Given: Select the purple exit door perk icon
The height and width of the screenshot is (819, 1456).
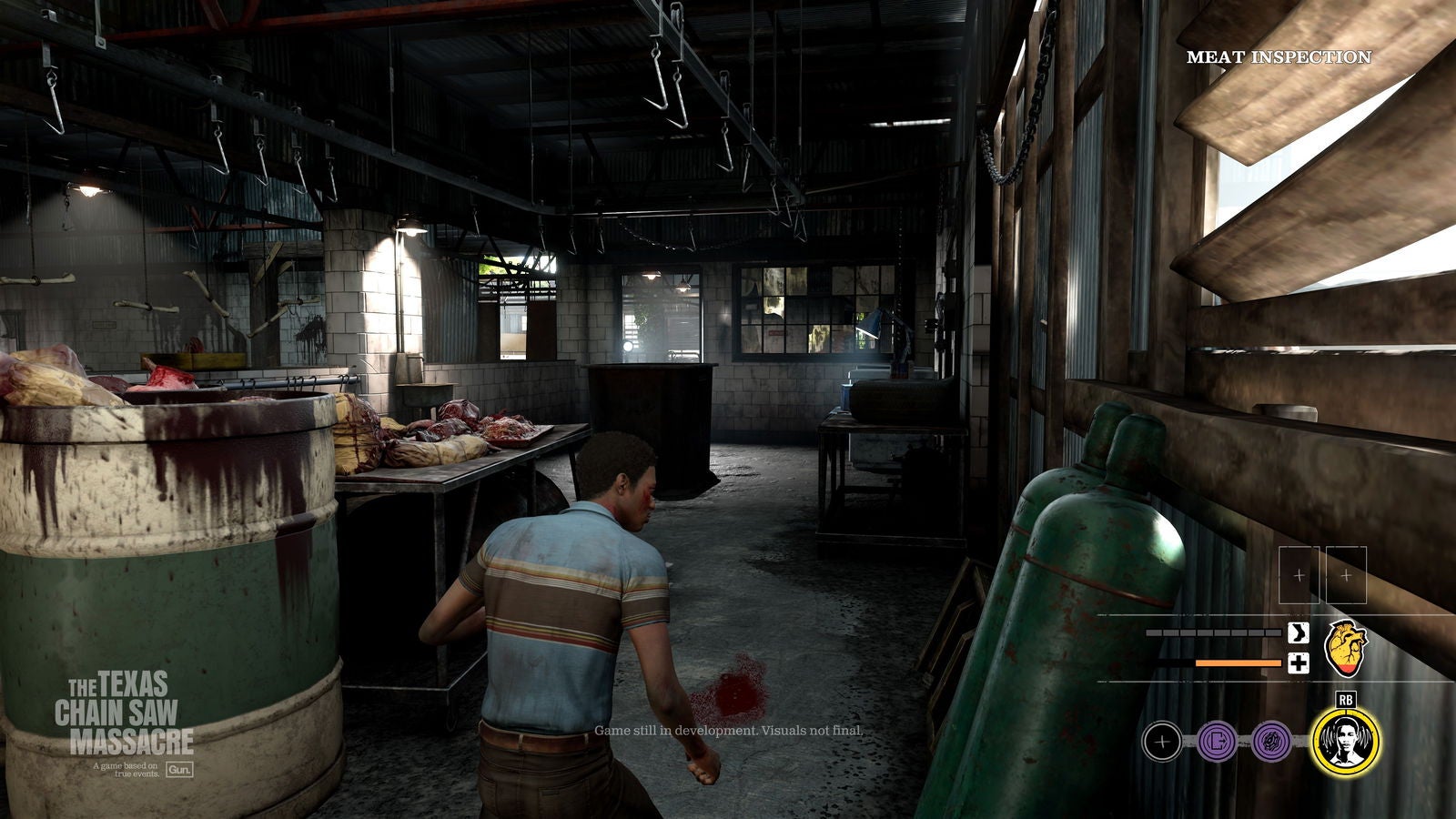Looking at the screenshot, I should pyautogui.click(x=1217, y=743).
